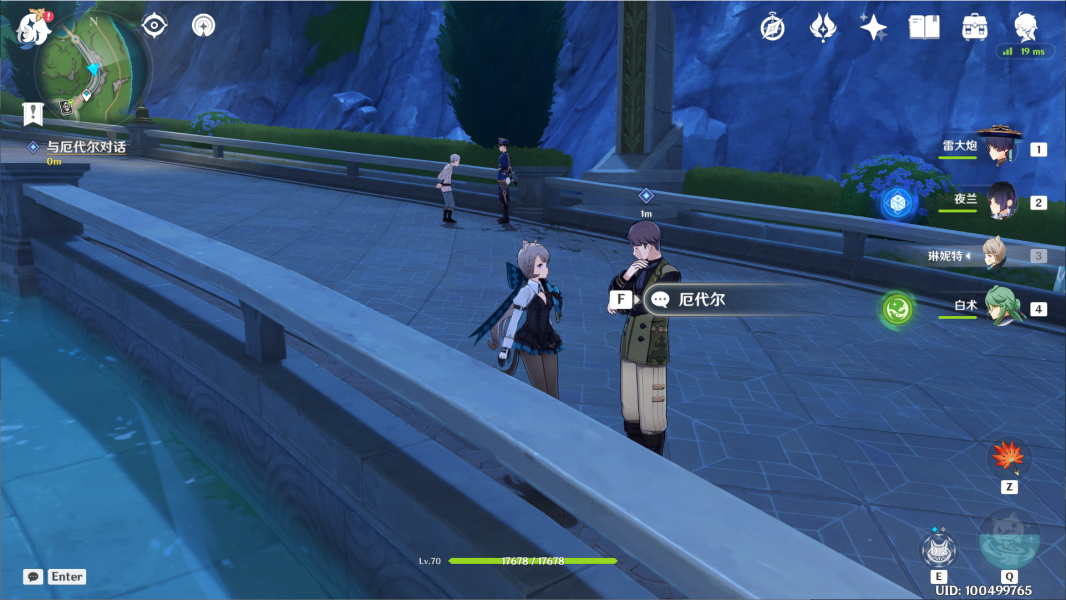
Task: Open the Wish star icon
Action: [873, 28]
